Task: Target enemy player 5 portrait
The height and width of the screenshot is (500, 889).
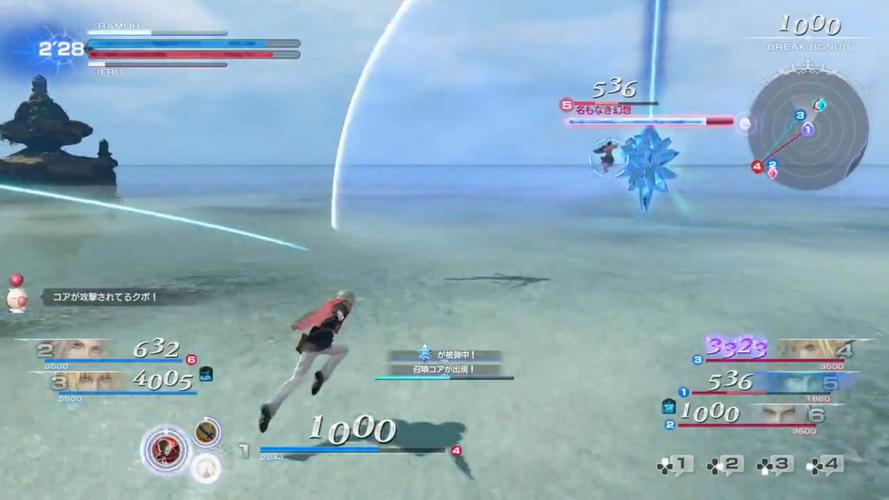Action: [798, 381]
